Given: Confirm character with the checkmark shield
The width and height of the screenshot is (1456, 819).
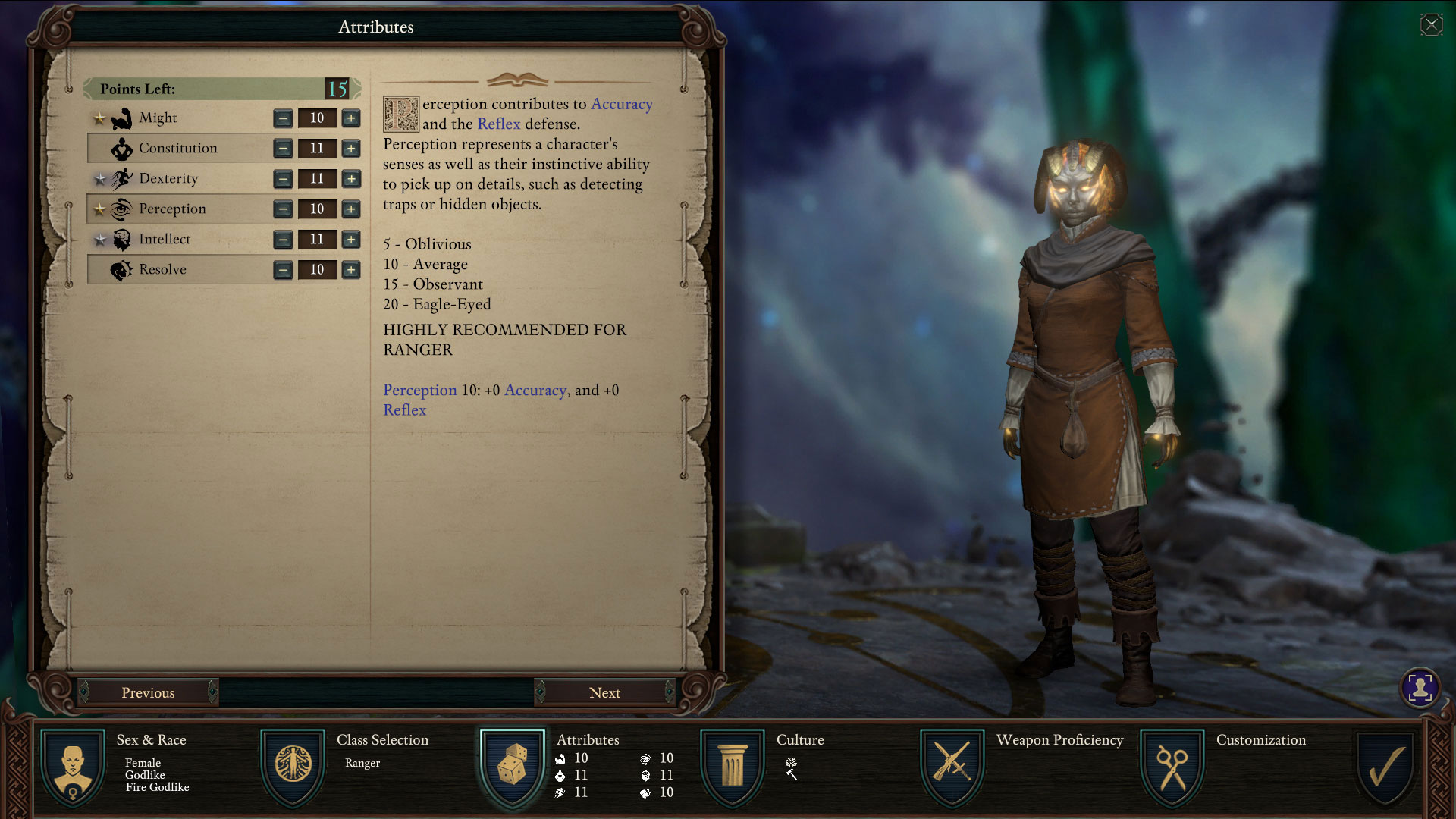Looking at the screenshot, I should 1385,767.
